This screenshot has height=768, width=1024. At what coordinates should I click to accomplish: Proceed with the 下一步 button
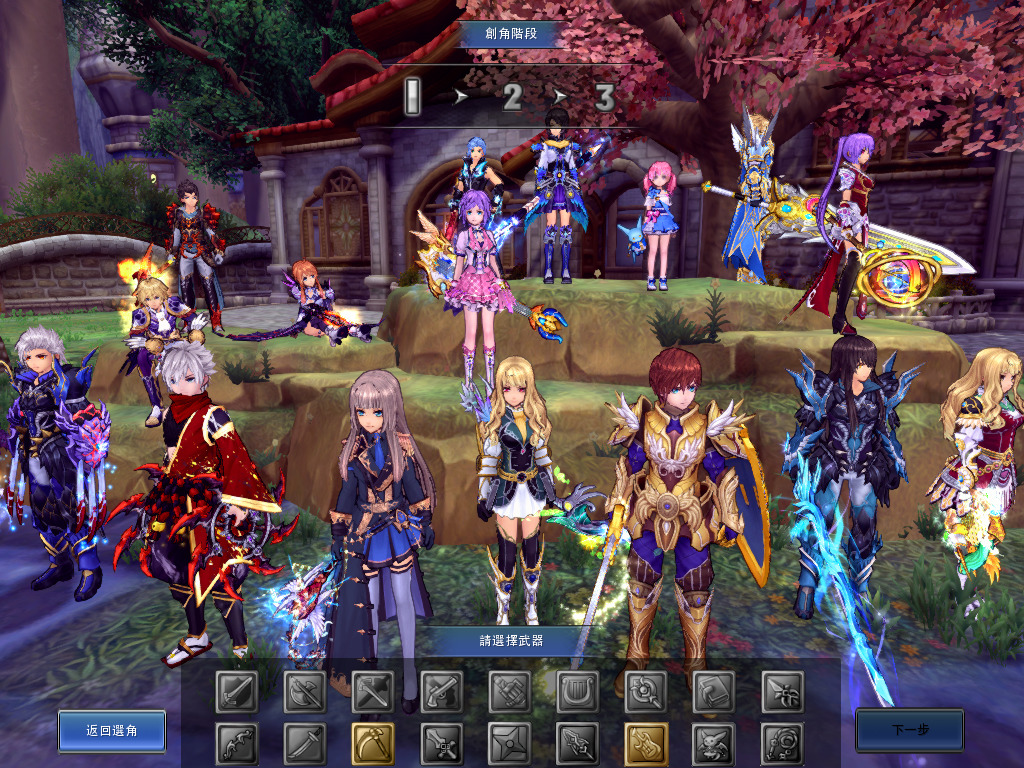(909, 730)
